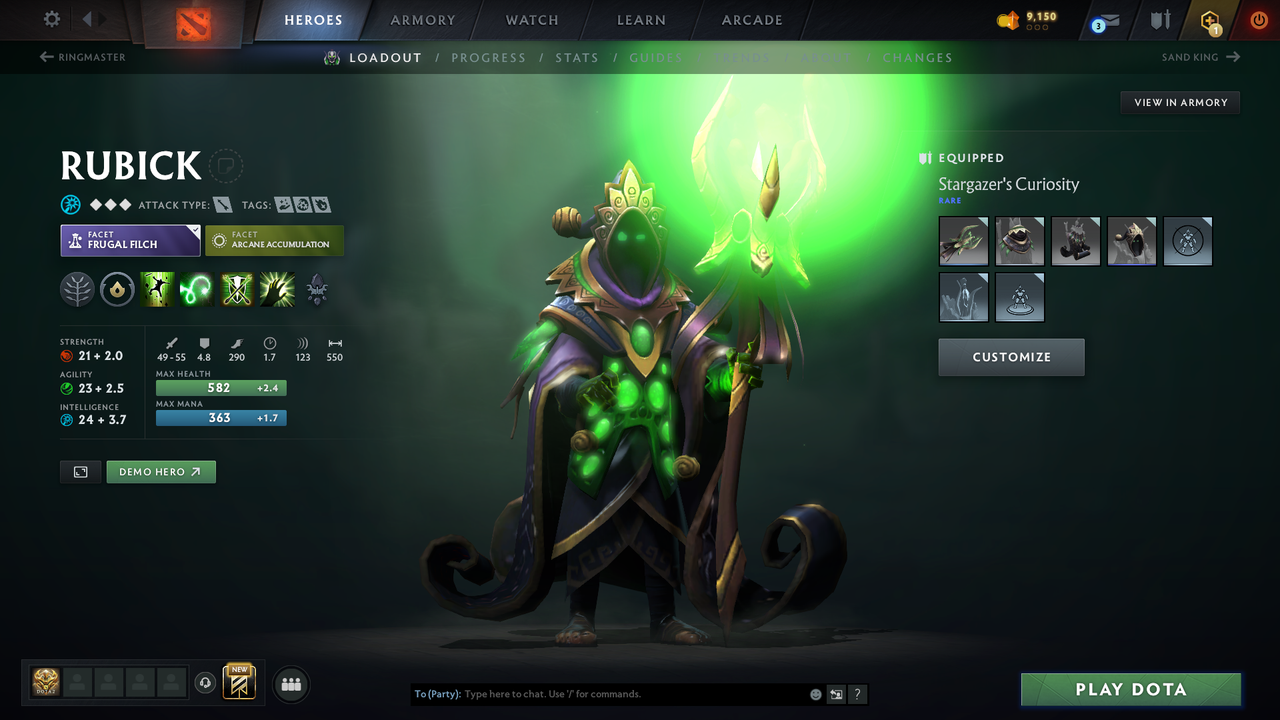Image resolution: width=1280 pixels, height=720 pixels.
Task: Click the power button to exit Dota
Action: (1258, 19)
